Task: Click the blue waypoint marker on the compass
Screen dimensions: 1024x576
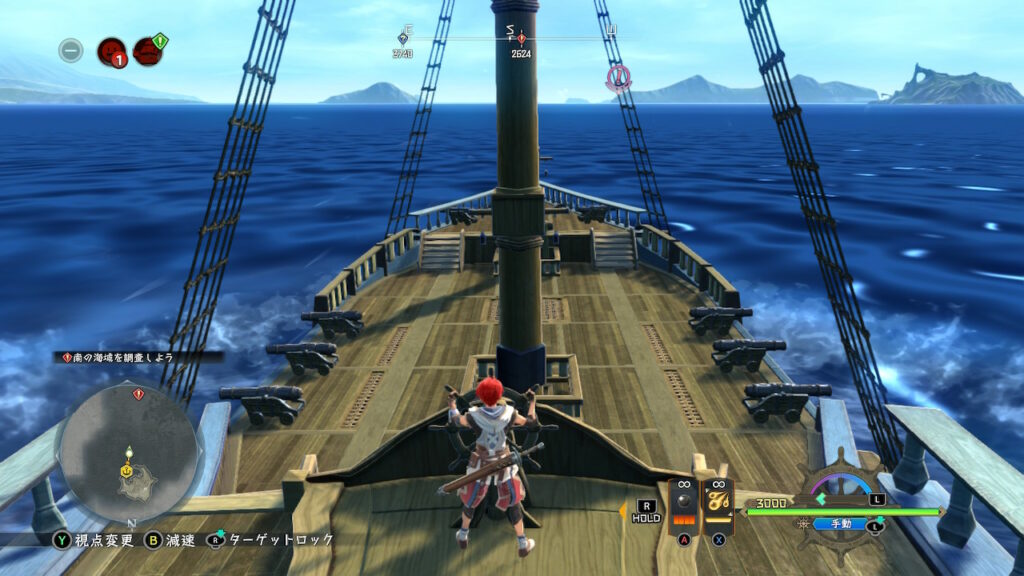Action: pos(403,39)
